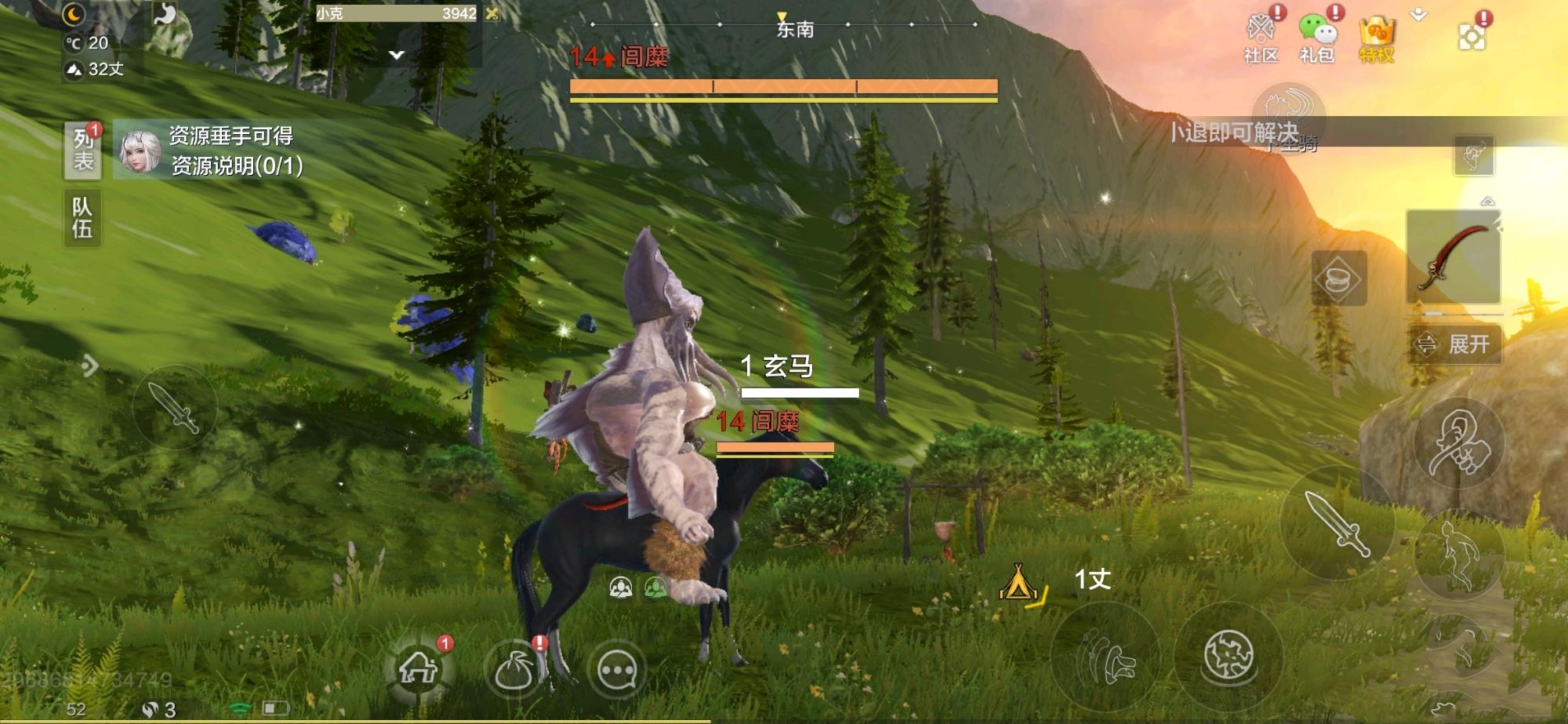Switch to the 列表 quest list tab
This screenshot has height=724, width=1568.
[x=82, y=150]
